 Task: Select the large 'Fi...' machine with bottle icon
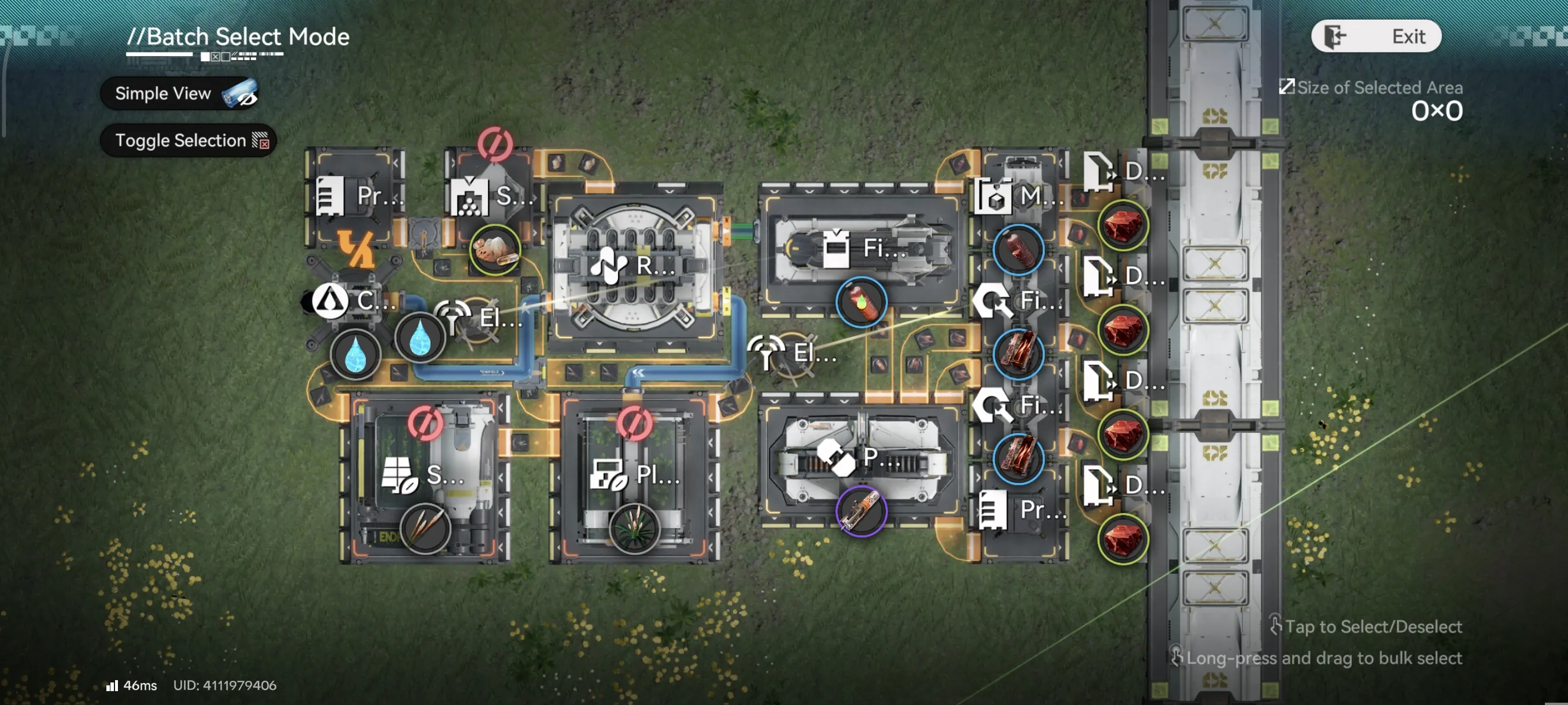pos(861,248)
